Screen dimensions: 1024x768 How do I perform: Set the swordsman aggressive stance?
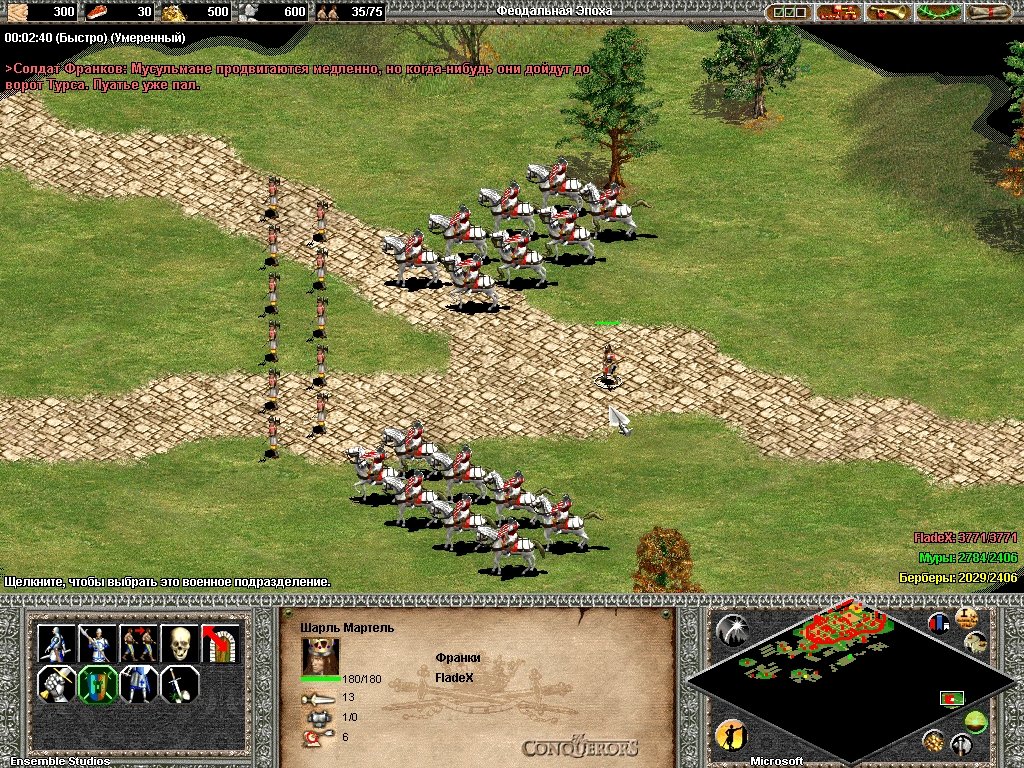click(x=56, y=643)
